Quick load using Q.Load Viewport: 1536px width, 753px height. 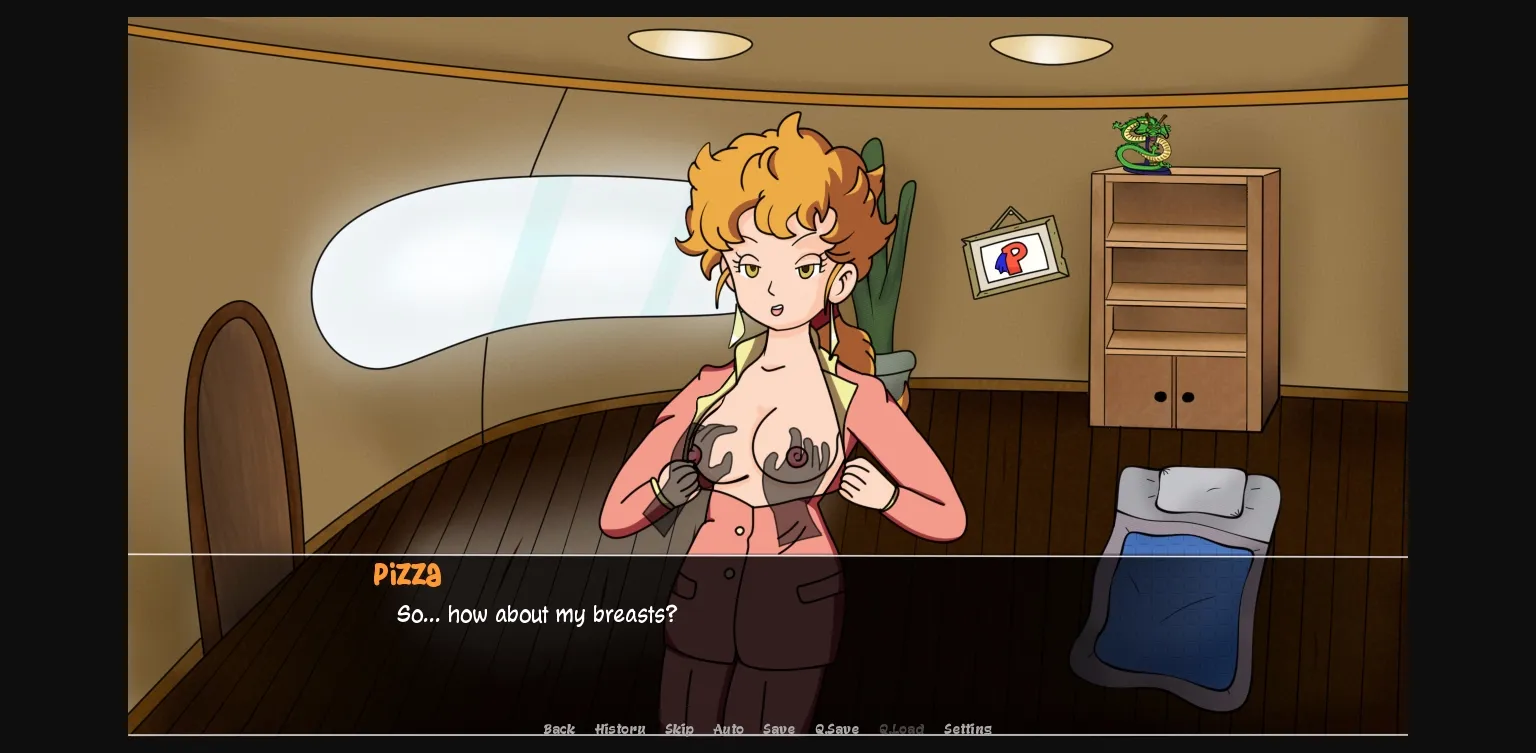(901, 729)
